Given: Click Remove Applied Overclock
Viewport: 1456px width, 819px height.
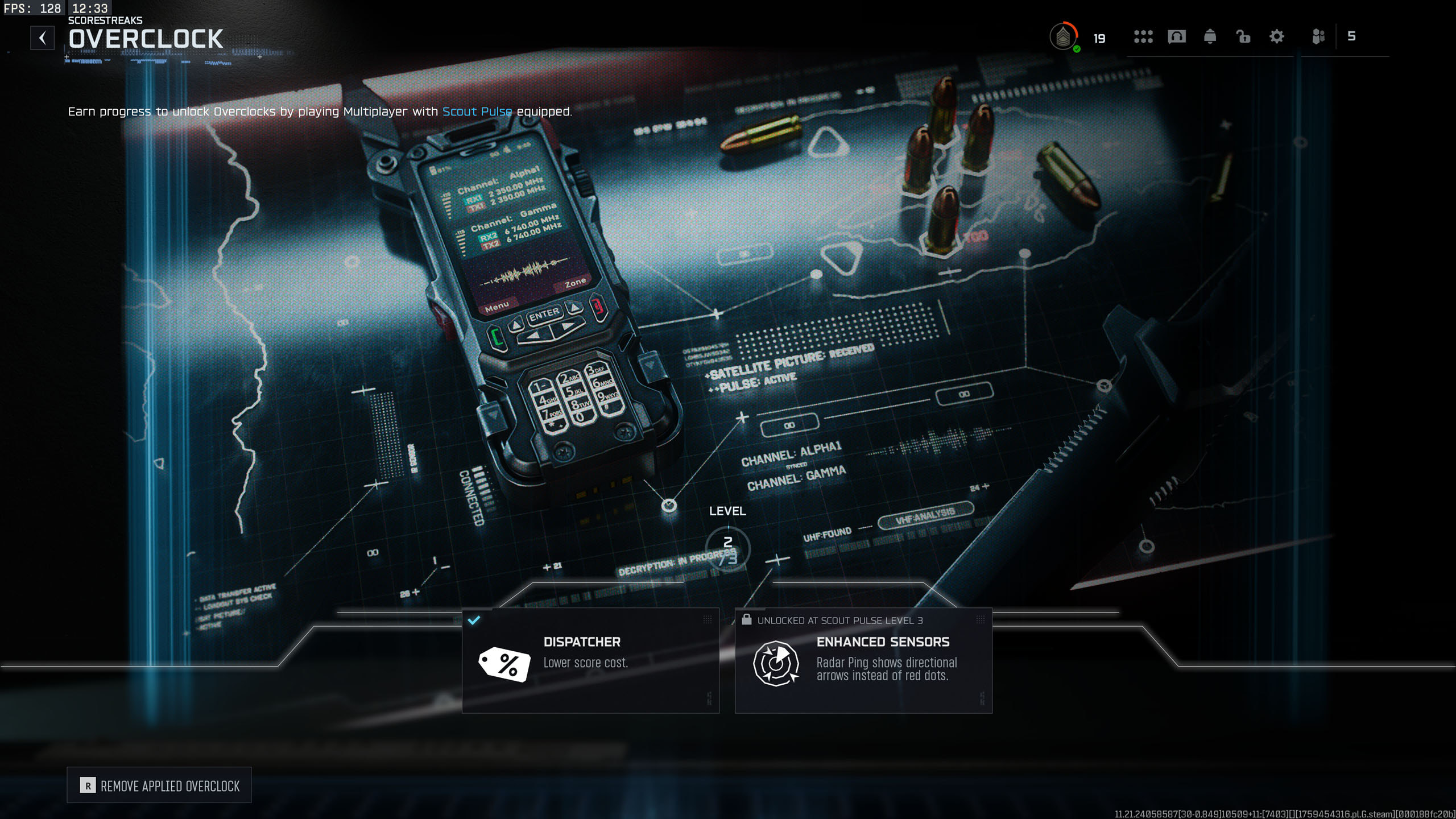Looking at the screenshot, I should point(159,785).
